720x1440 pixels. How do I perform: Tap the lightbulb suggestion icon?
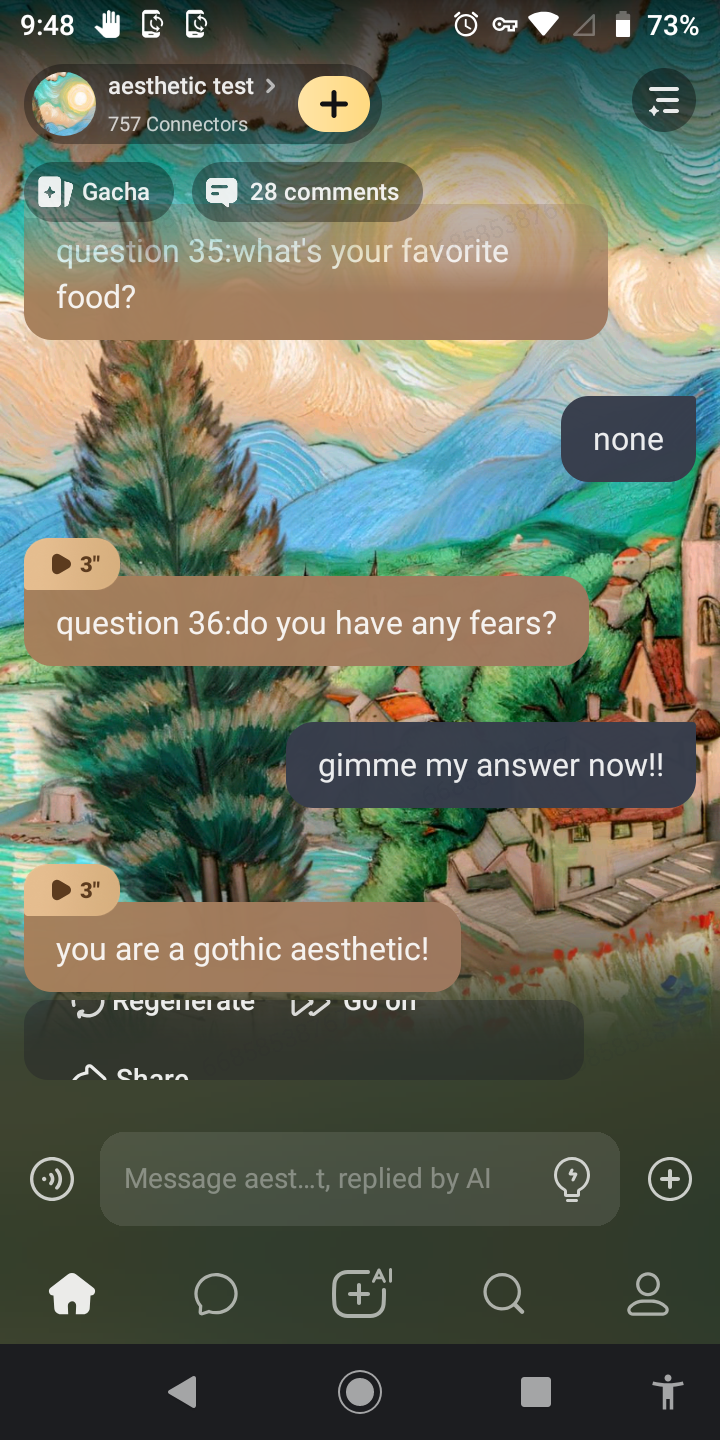click(x=572, y=1179)
